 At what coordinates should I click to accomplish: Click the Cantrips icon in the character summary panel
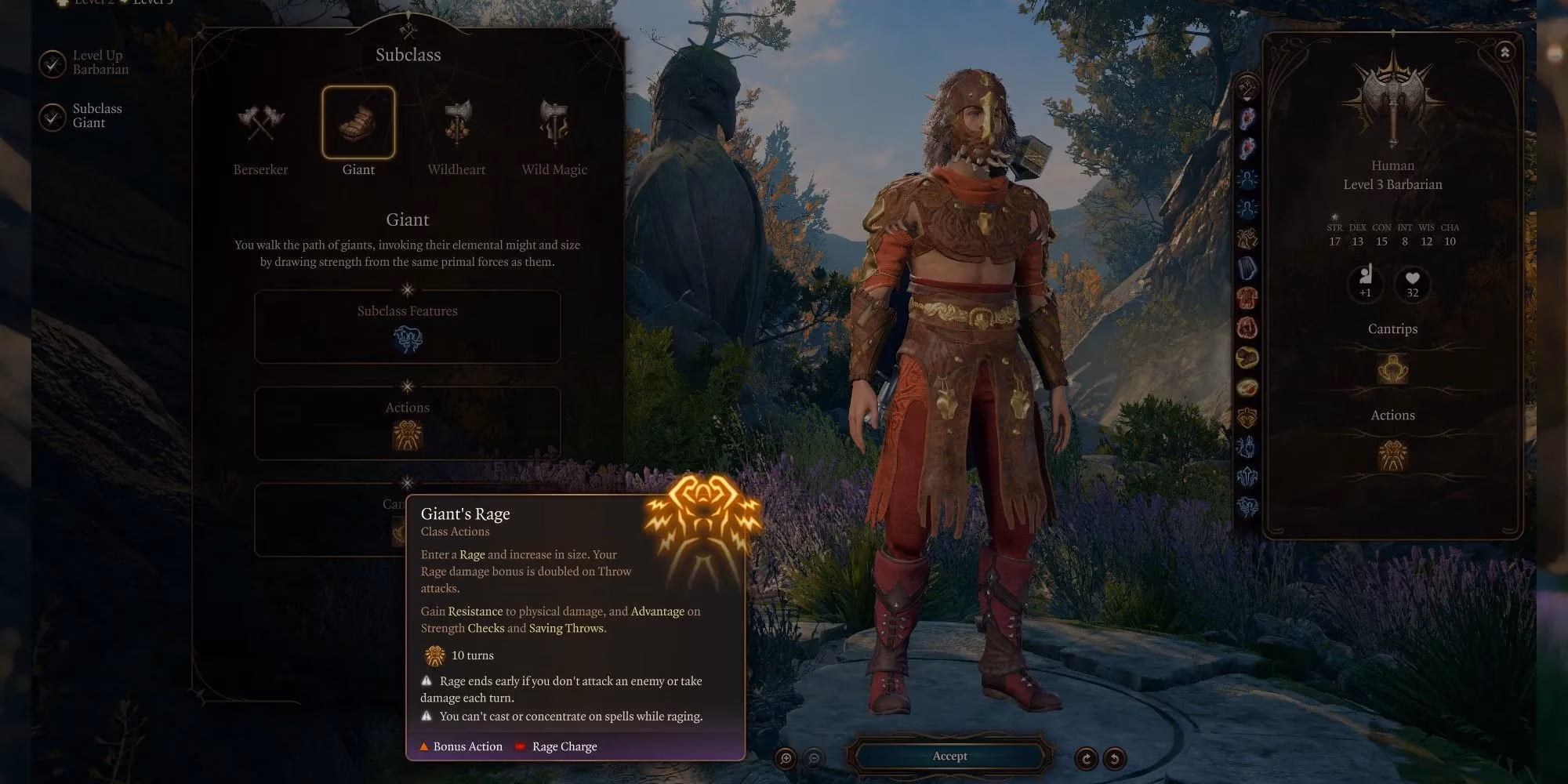point(1392,368)
